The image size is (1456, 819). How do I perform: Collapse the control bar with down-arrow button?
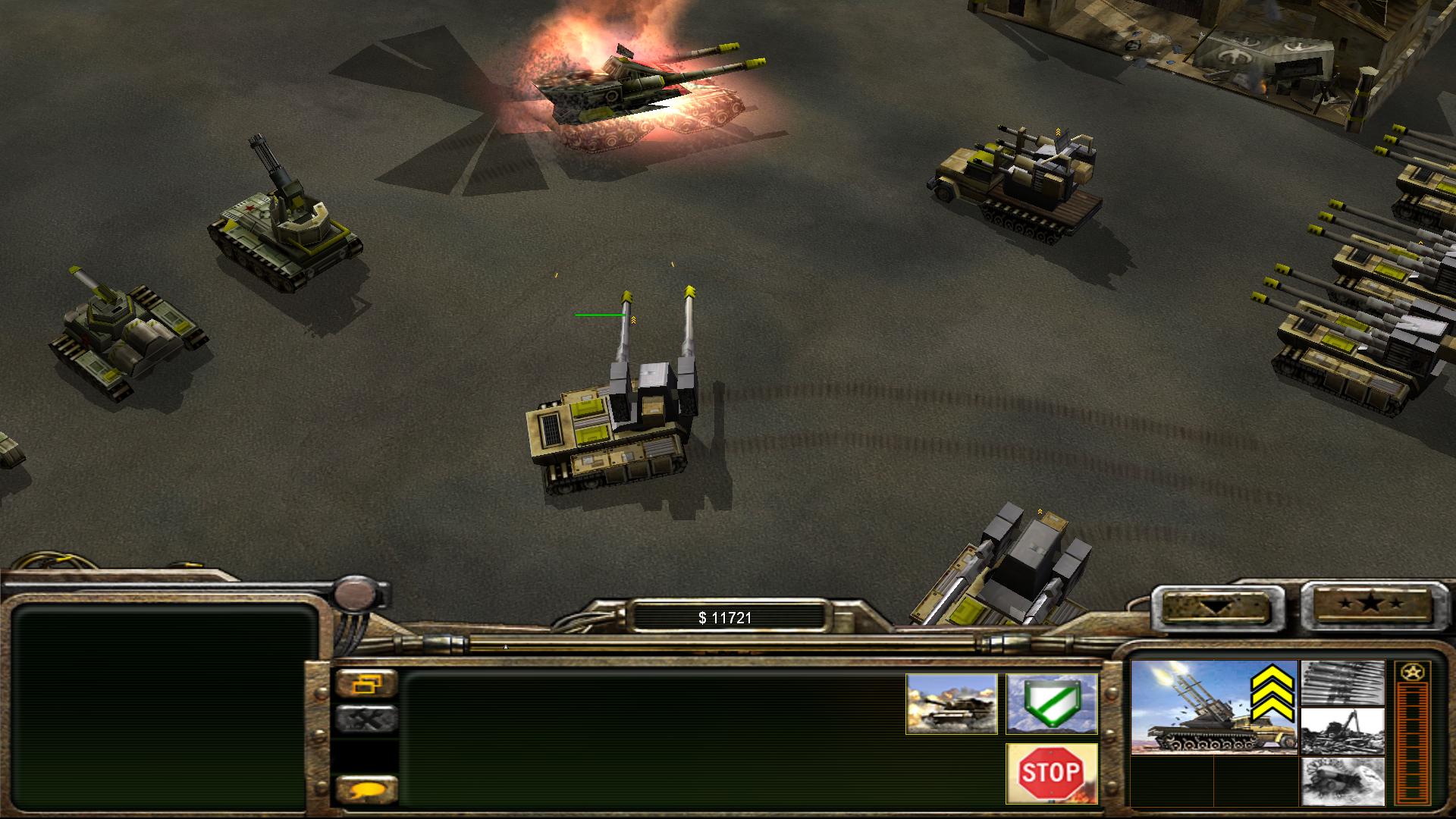pyautogui.click(x=1210, y=607)
